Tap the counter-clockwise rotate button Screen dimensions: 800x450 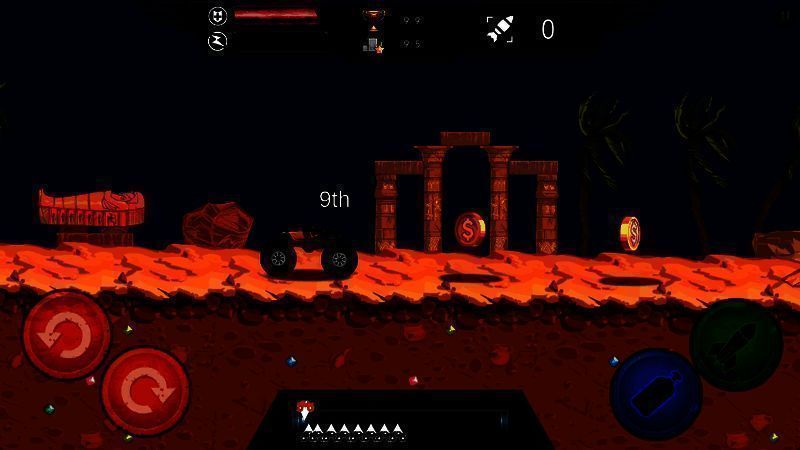click(x=66, y=335)
